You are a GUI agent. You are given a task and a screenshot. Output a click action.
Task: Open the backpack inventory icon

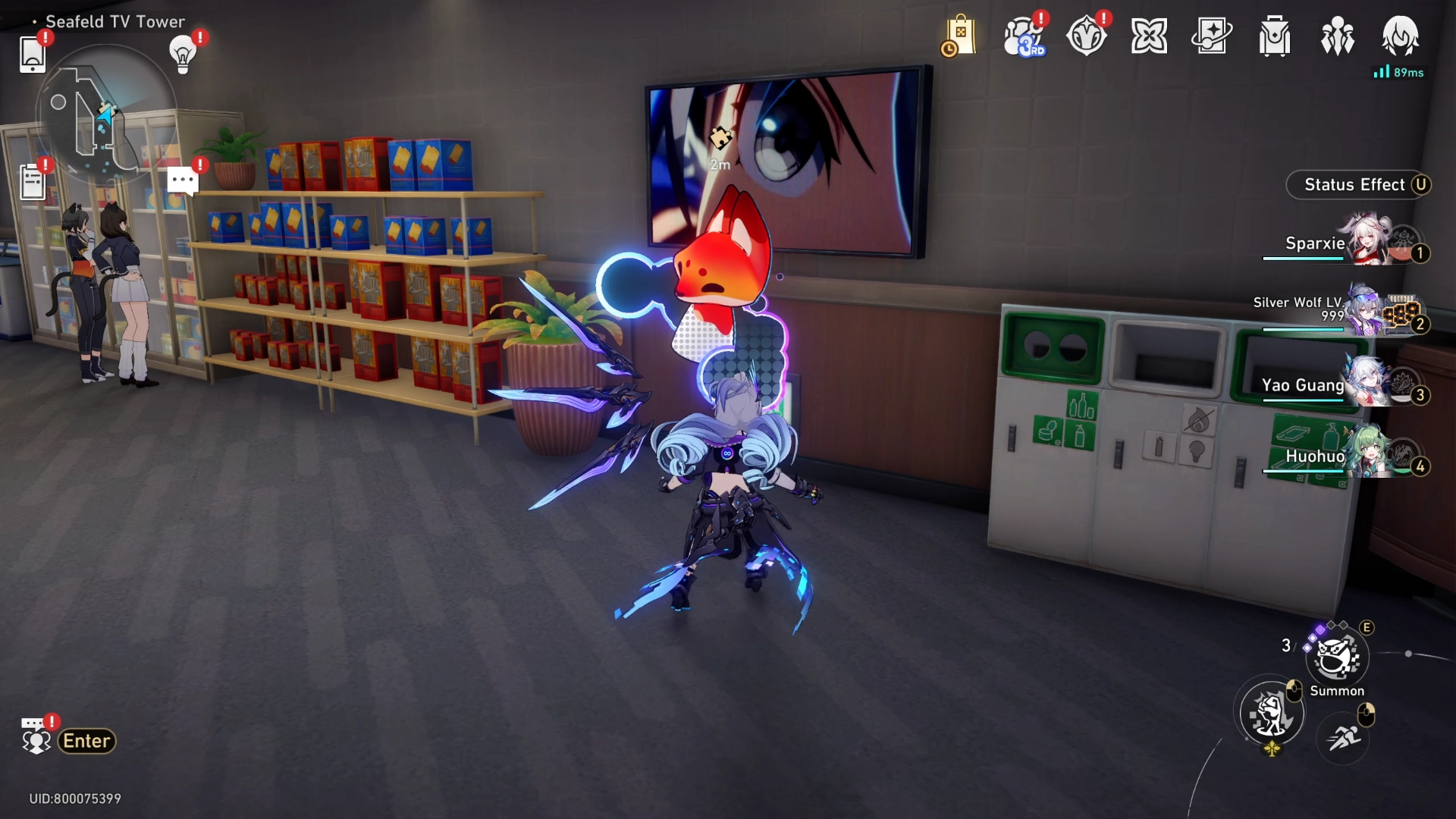tap(1275, 36)
